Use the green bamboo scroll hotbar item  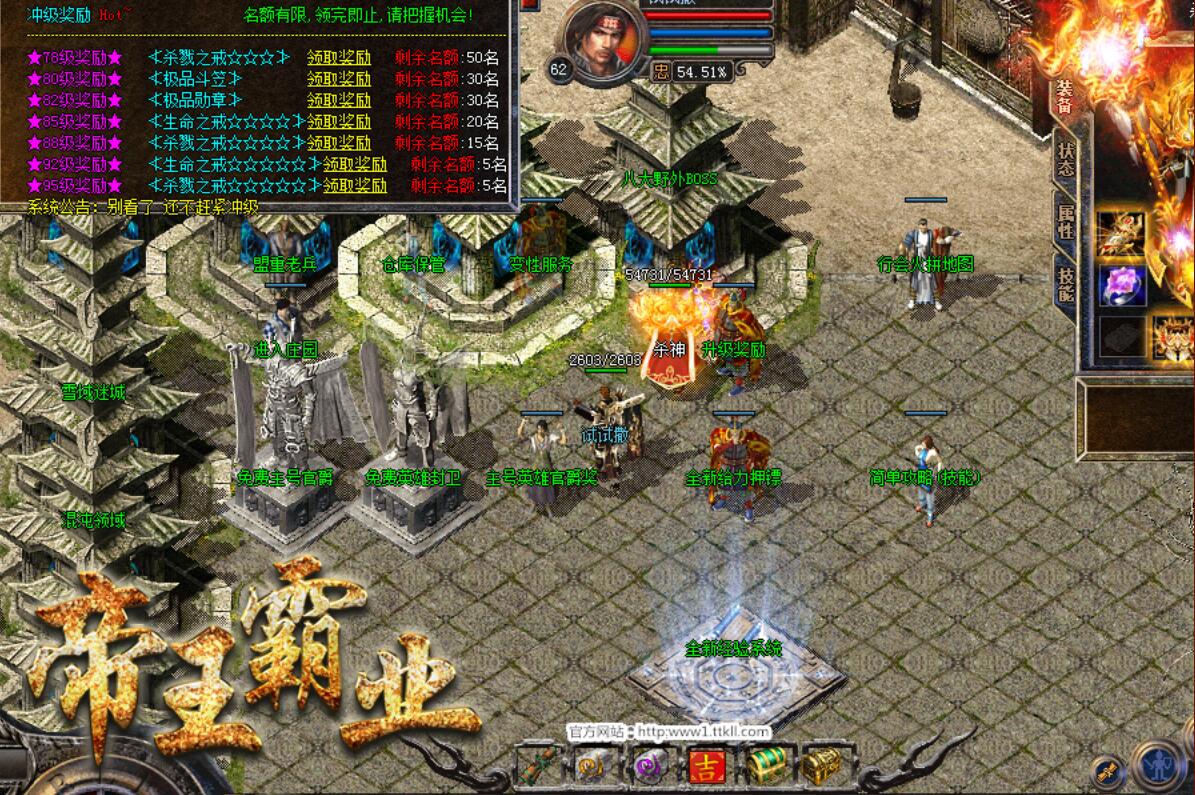tap(537, 768)
